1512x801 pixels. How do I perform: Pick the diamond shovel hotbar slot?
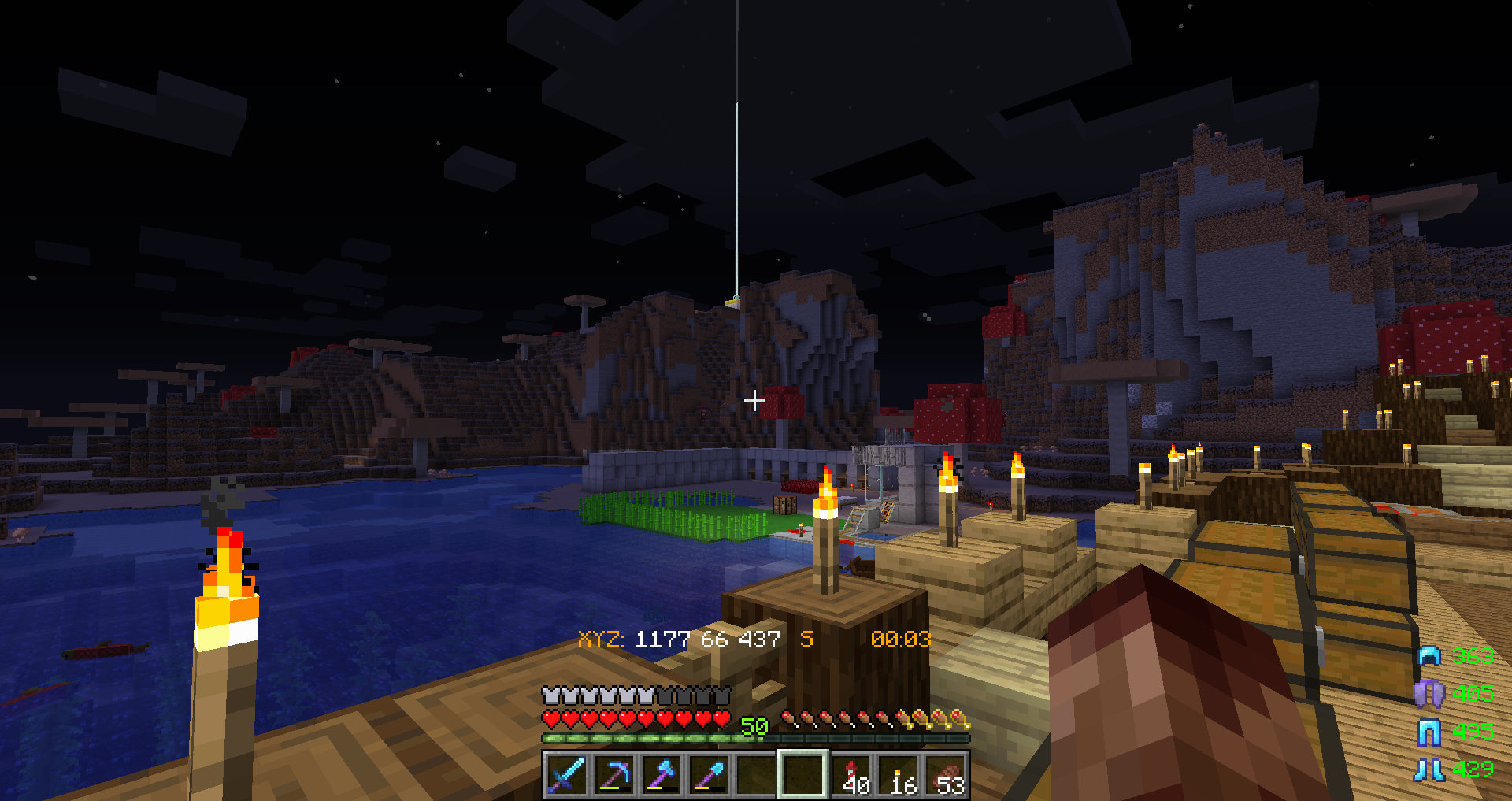tap(709, 774)
